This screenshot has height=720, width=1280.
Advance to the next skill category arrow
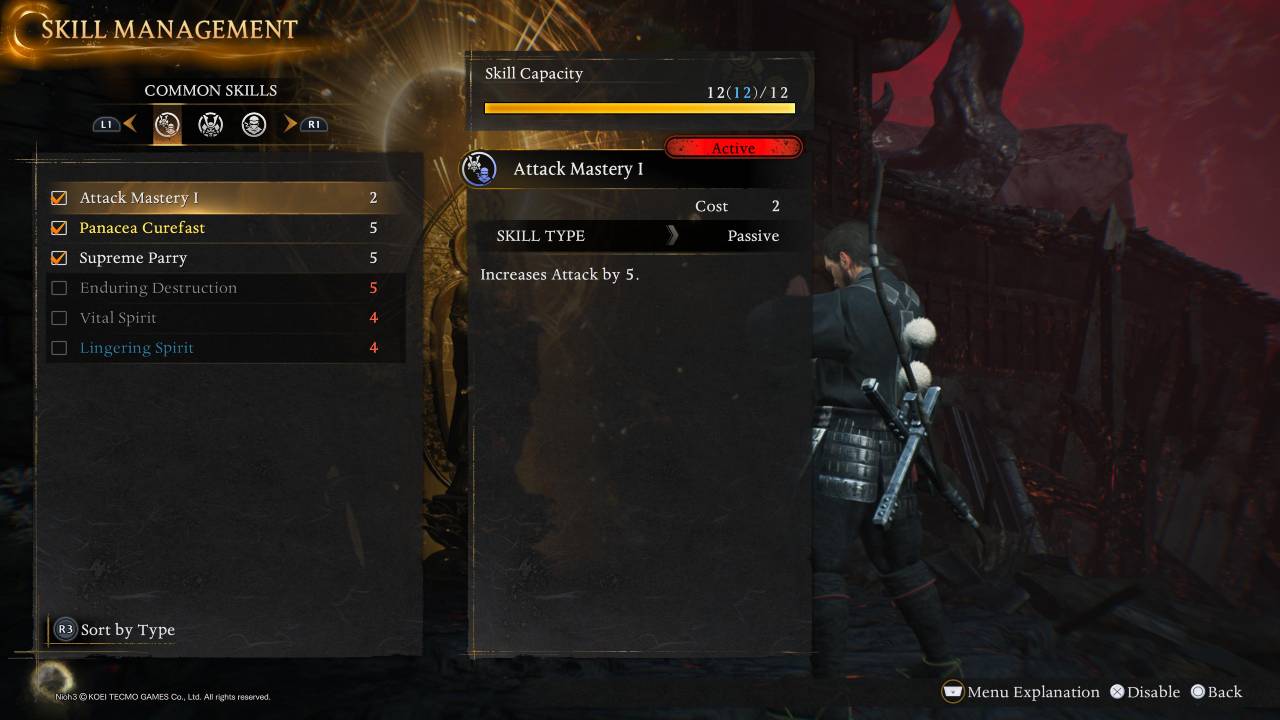pos(291,124)
